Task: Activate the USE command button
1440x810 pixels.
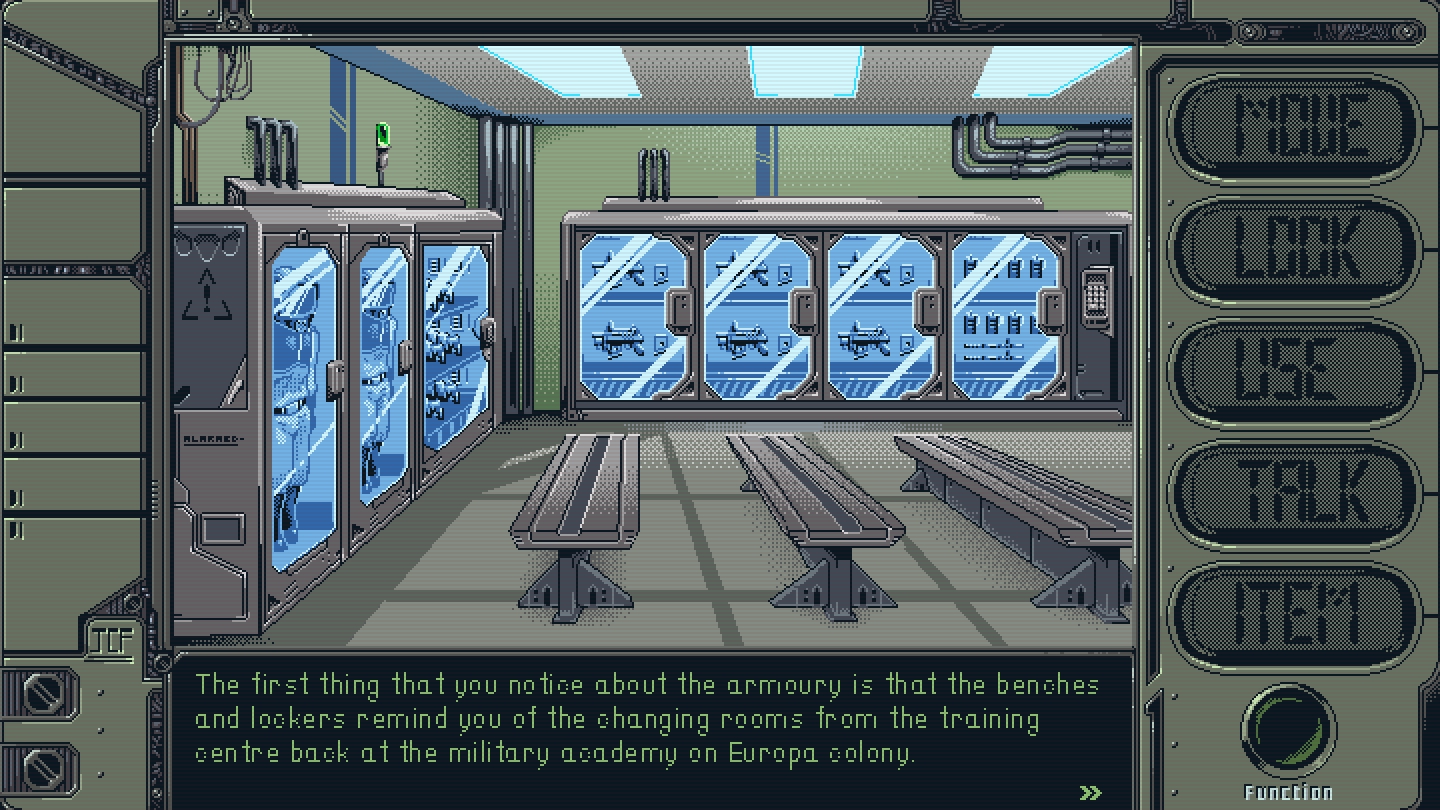Action: tap(1296, 371)
